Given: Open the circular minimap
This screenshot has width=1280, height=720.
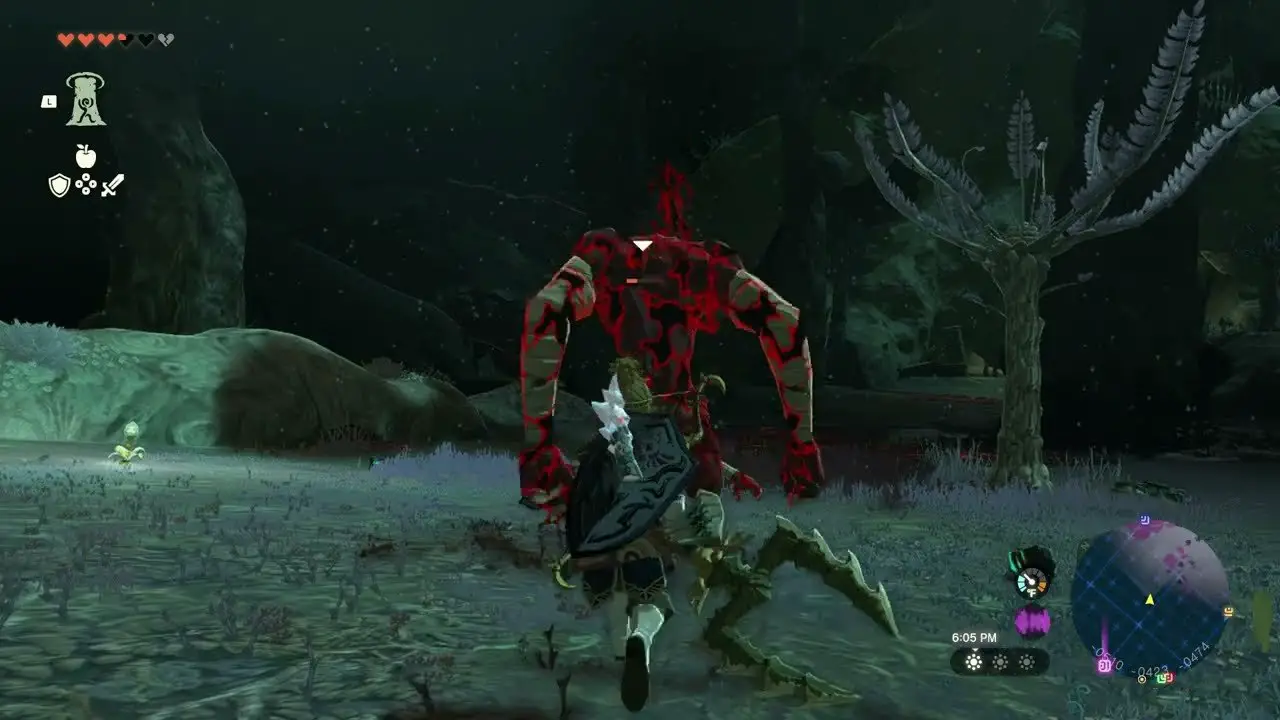Looking at the screenshot, I should click(1149, 597).
